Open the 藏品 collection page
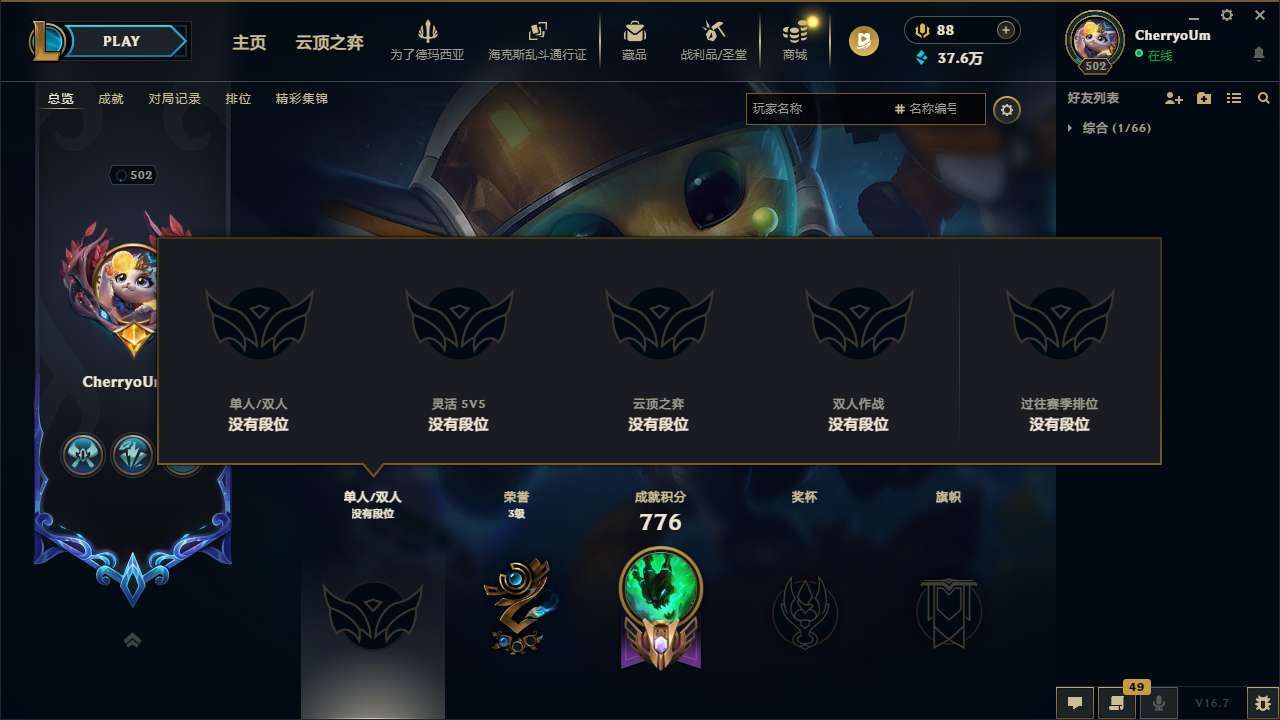 tap(633, 40)
